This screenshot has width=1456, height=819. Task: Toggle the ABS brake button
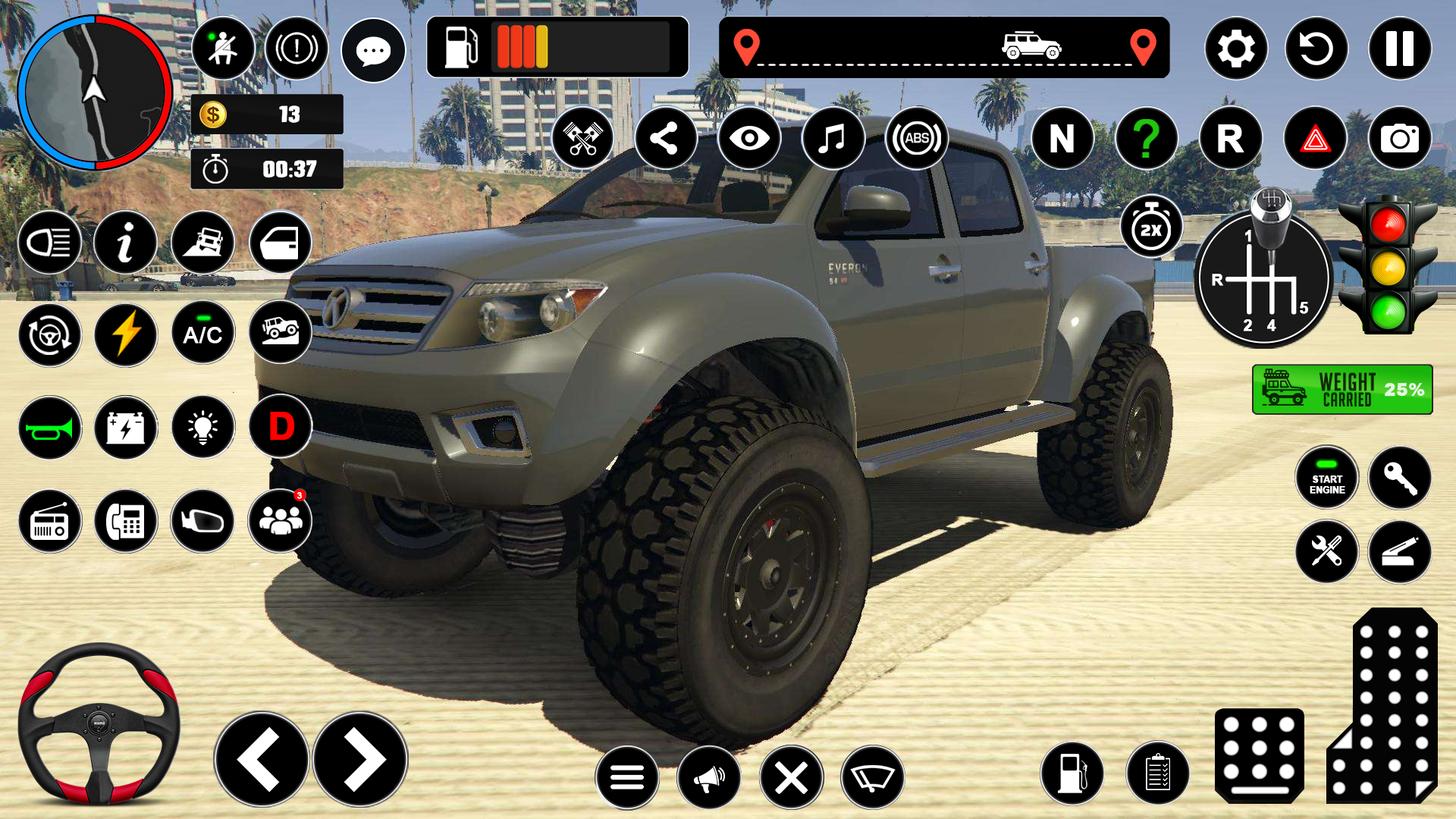[x=916, y=139]
